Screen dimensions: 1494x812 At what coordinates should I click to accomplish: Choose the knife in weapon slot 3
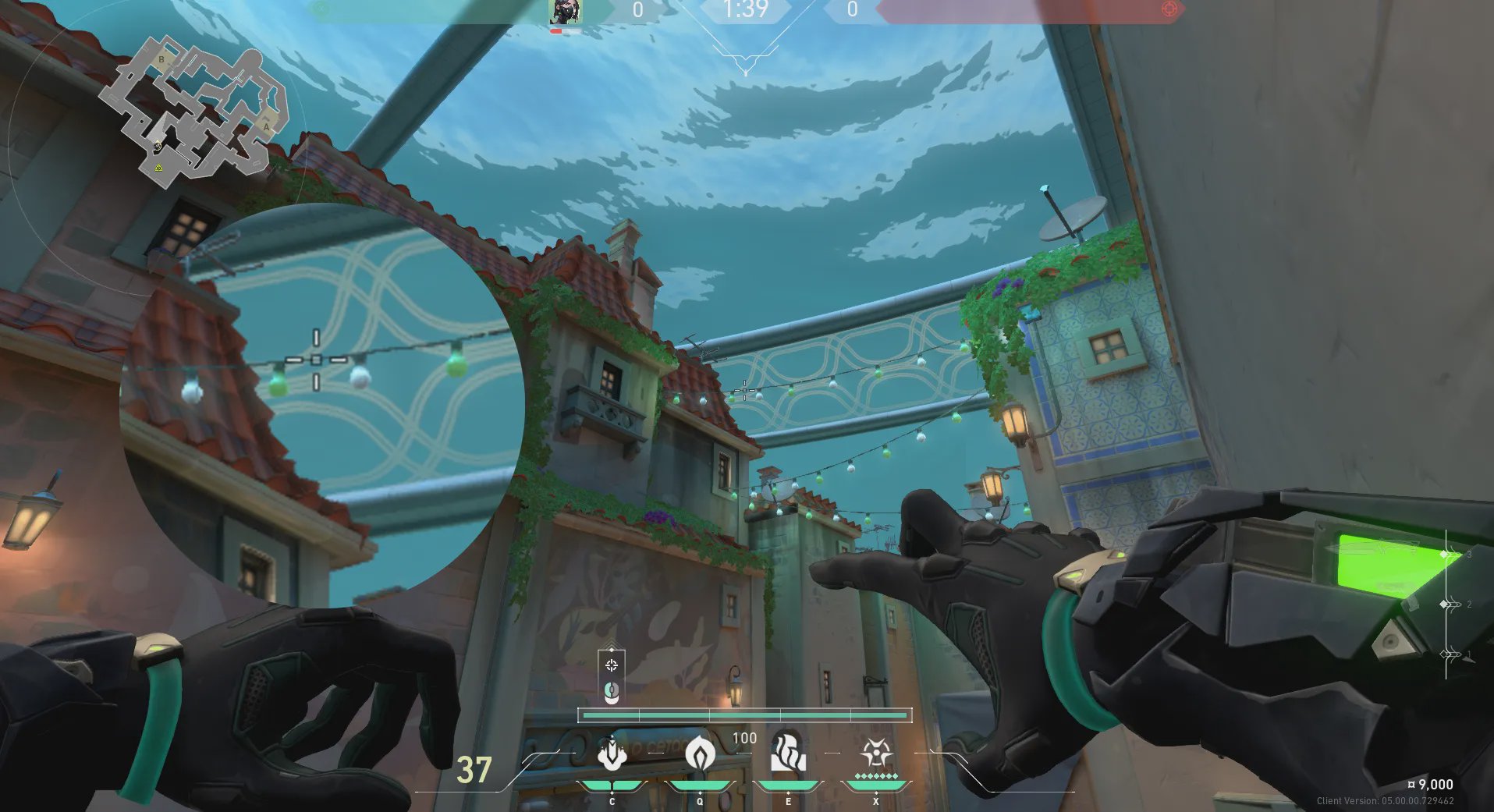pos(1453,554)
